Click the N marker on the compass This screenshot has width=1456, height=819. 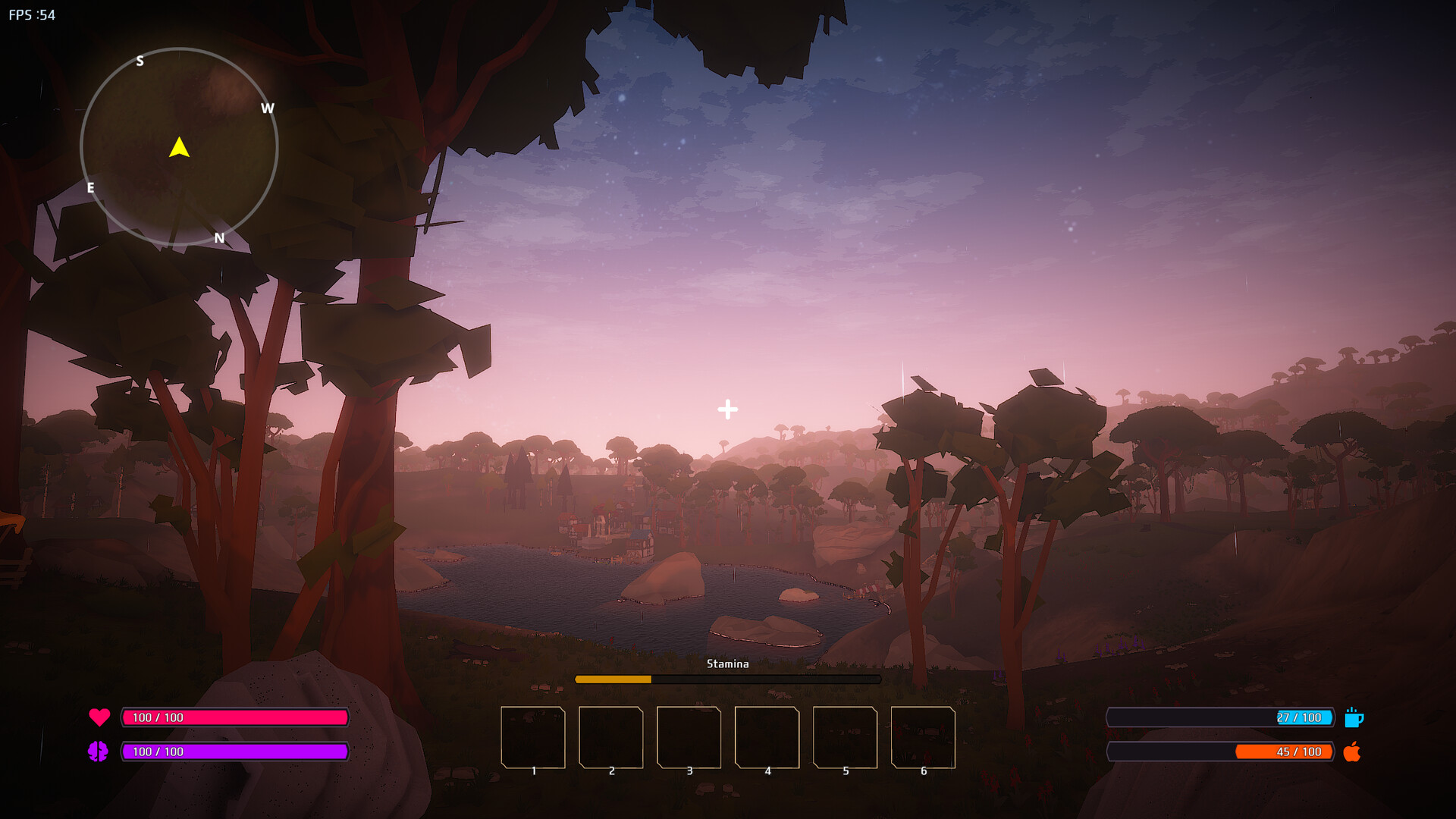220,239
